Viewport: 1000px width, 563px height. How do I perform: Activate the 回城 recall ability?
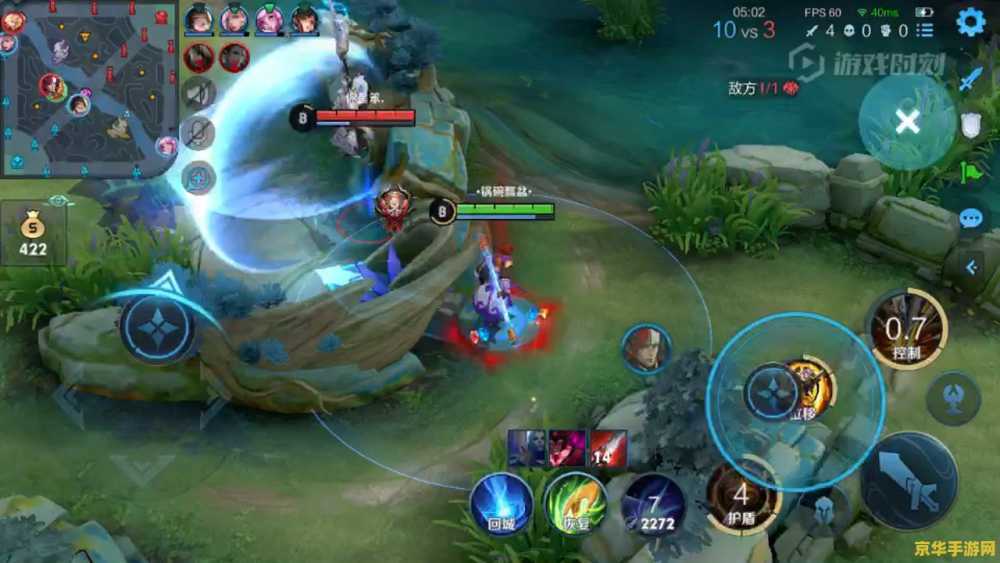[x=502, y=500]
